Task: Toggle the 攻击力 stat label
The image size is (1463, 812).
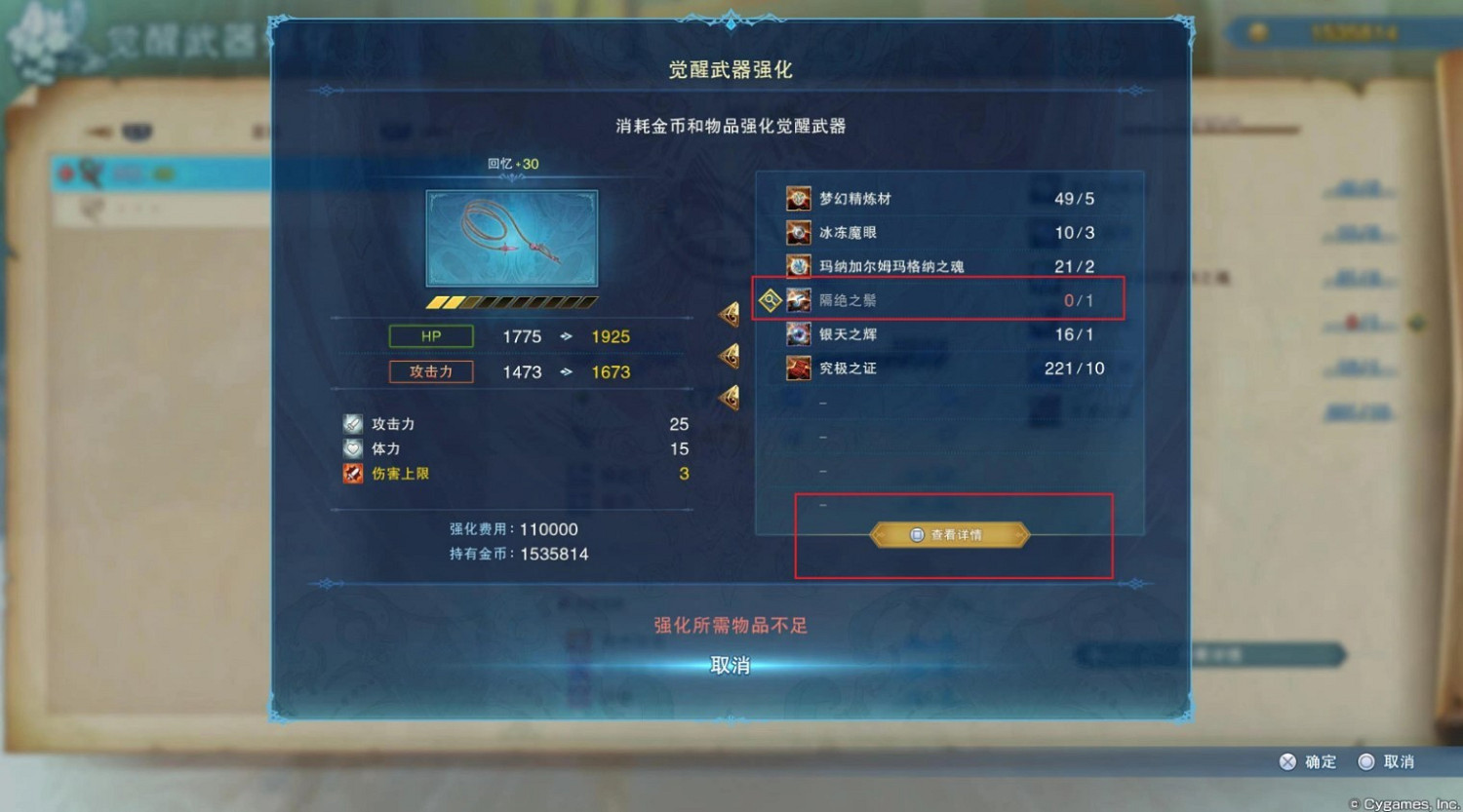Action: 430,371
